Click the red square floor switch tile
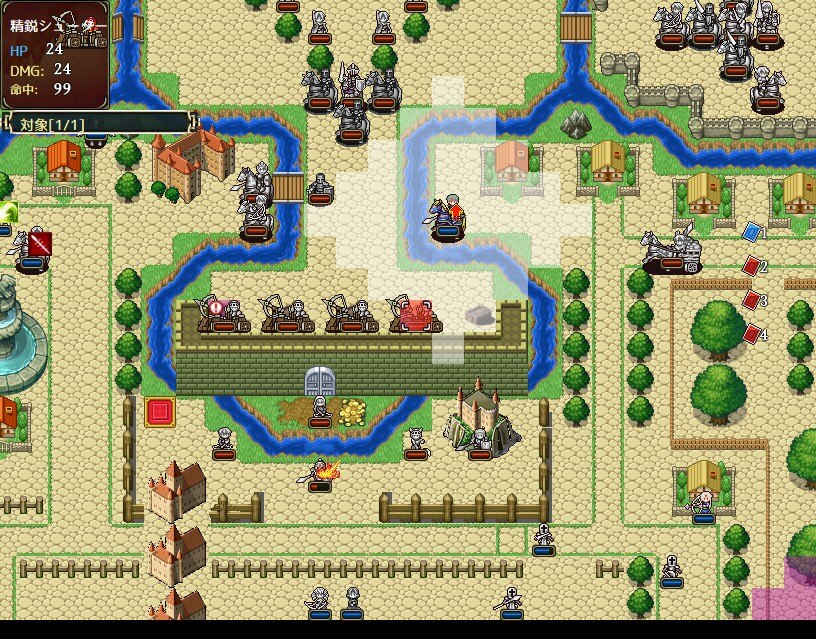Viewport: 816px width, 639px height. (x=159, y=411)
